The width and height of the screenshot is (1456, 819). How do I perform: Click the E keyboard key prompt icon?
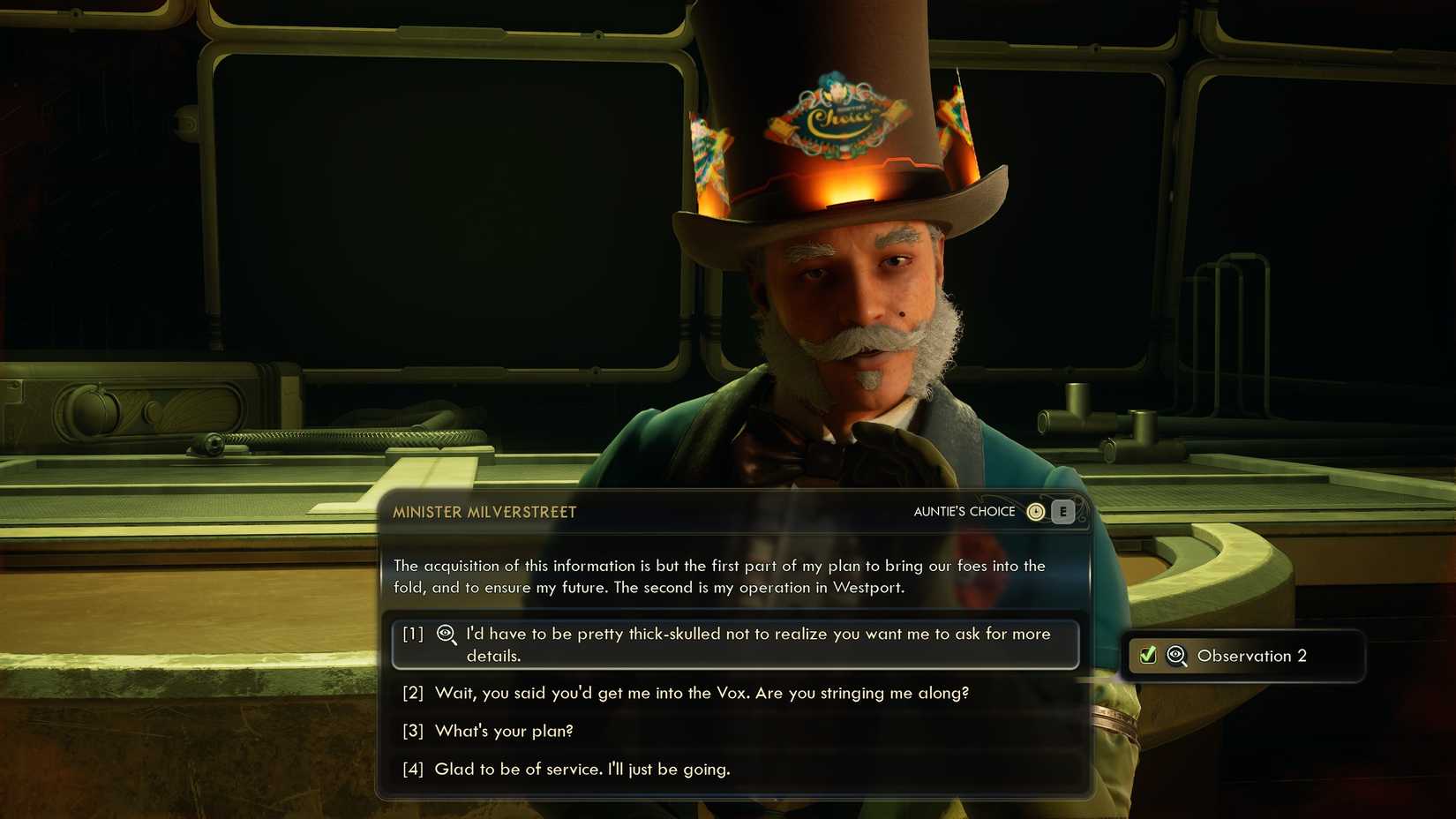tap(1062, 511)
